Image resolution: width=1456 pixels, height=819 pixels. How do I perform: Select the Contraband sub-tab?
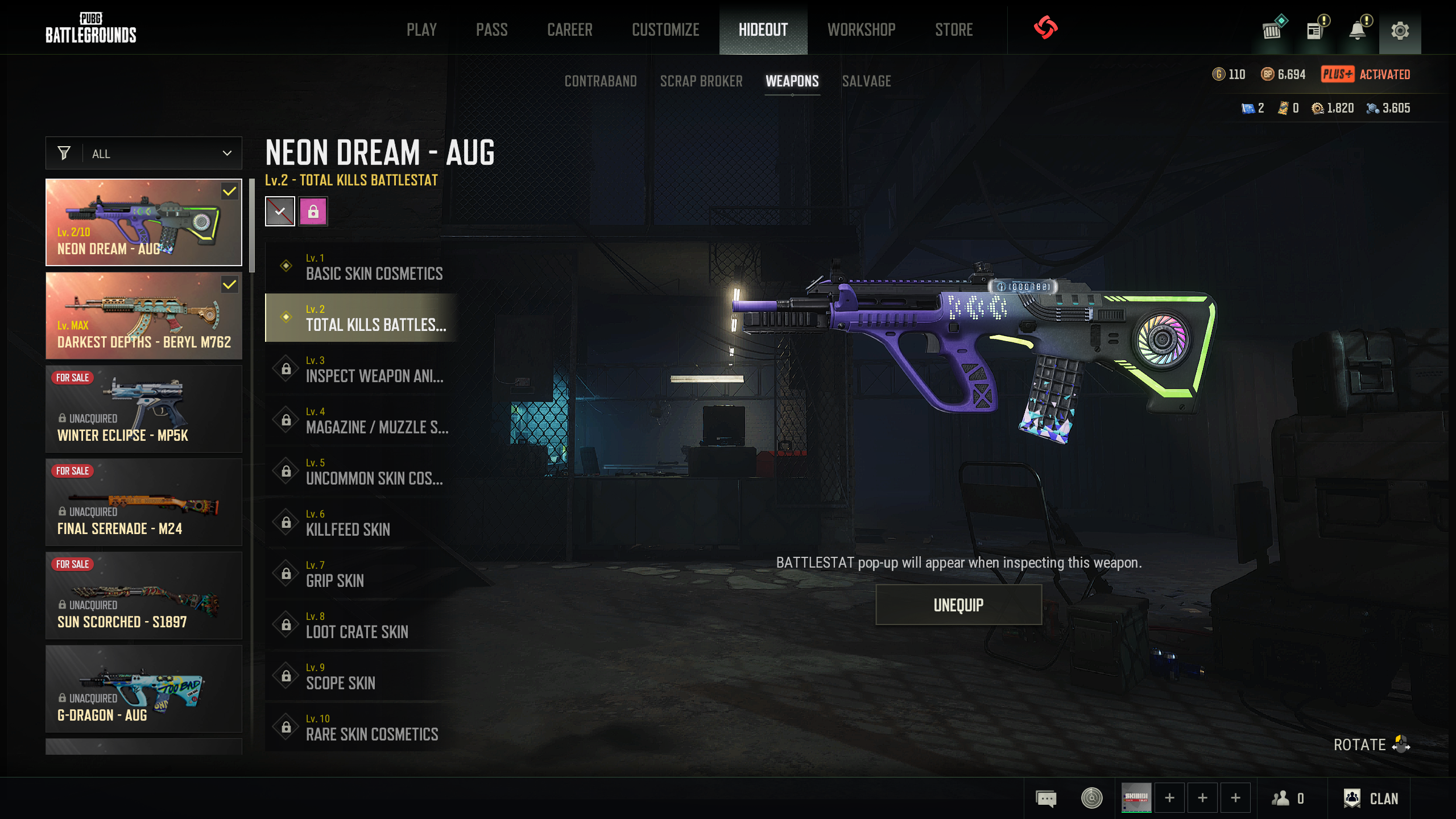tap(601, 81)
